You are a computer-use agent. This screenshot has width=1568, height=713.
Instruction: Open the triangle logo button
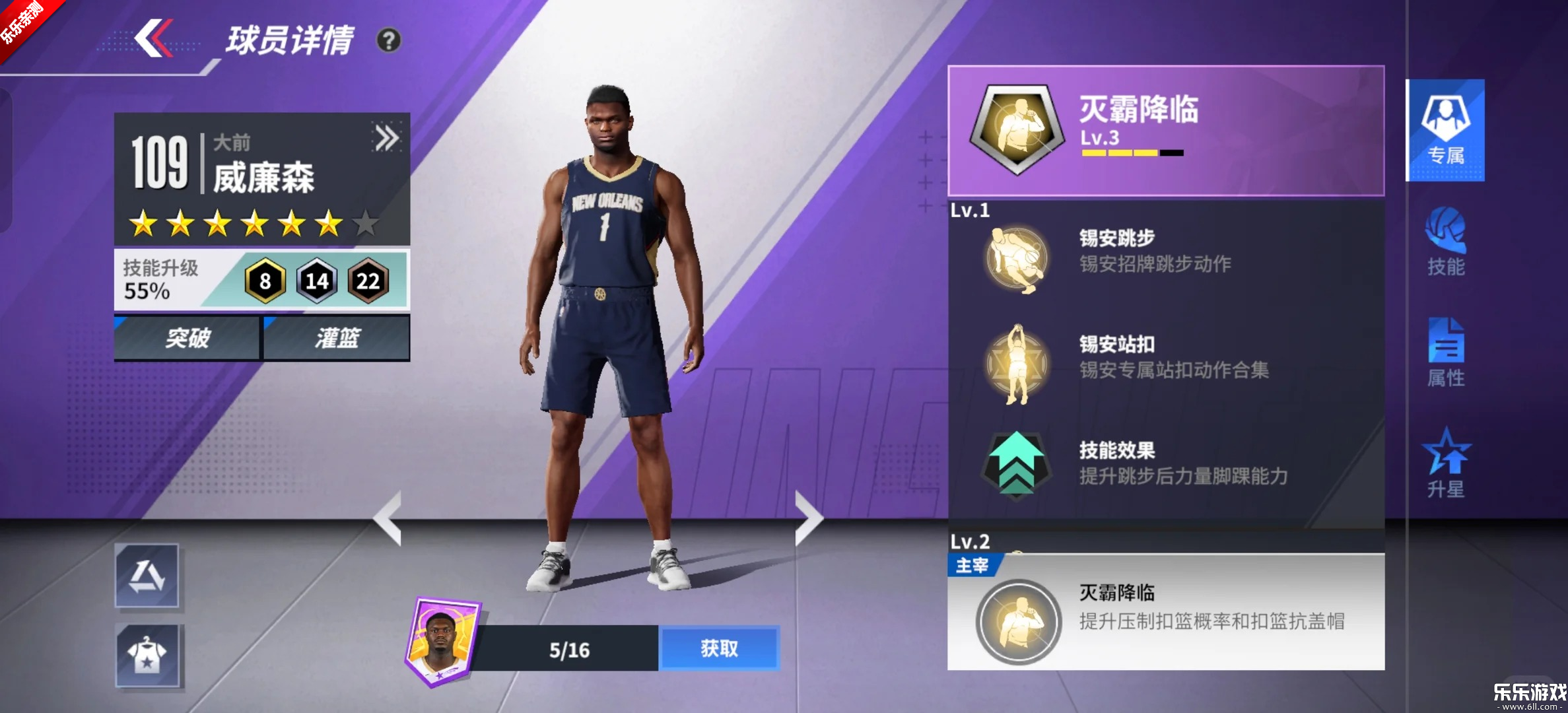(147, 576)
